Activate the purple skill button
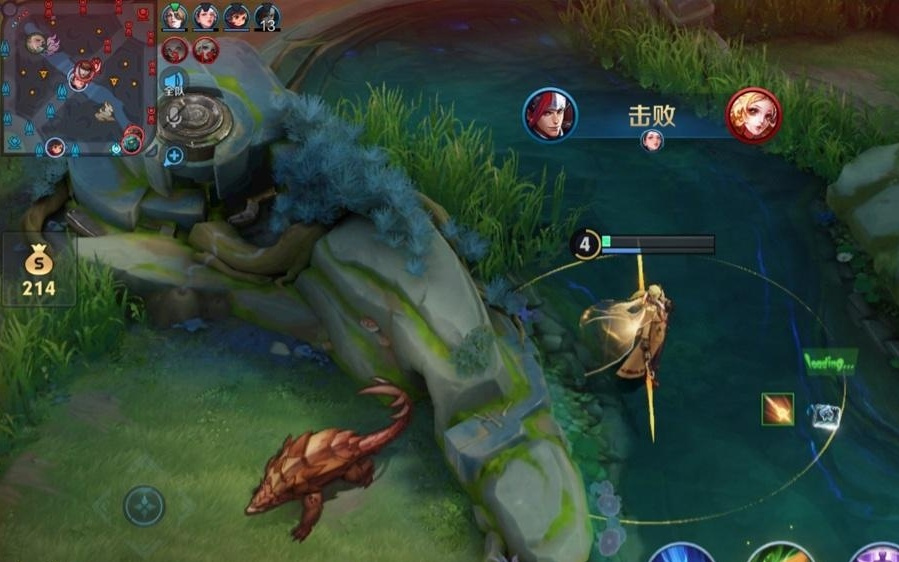 click(876, 553)
